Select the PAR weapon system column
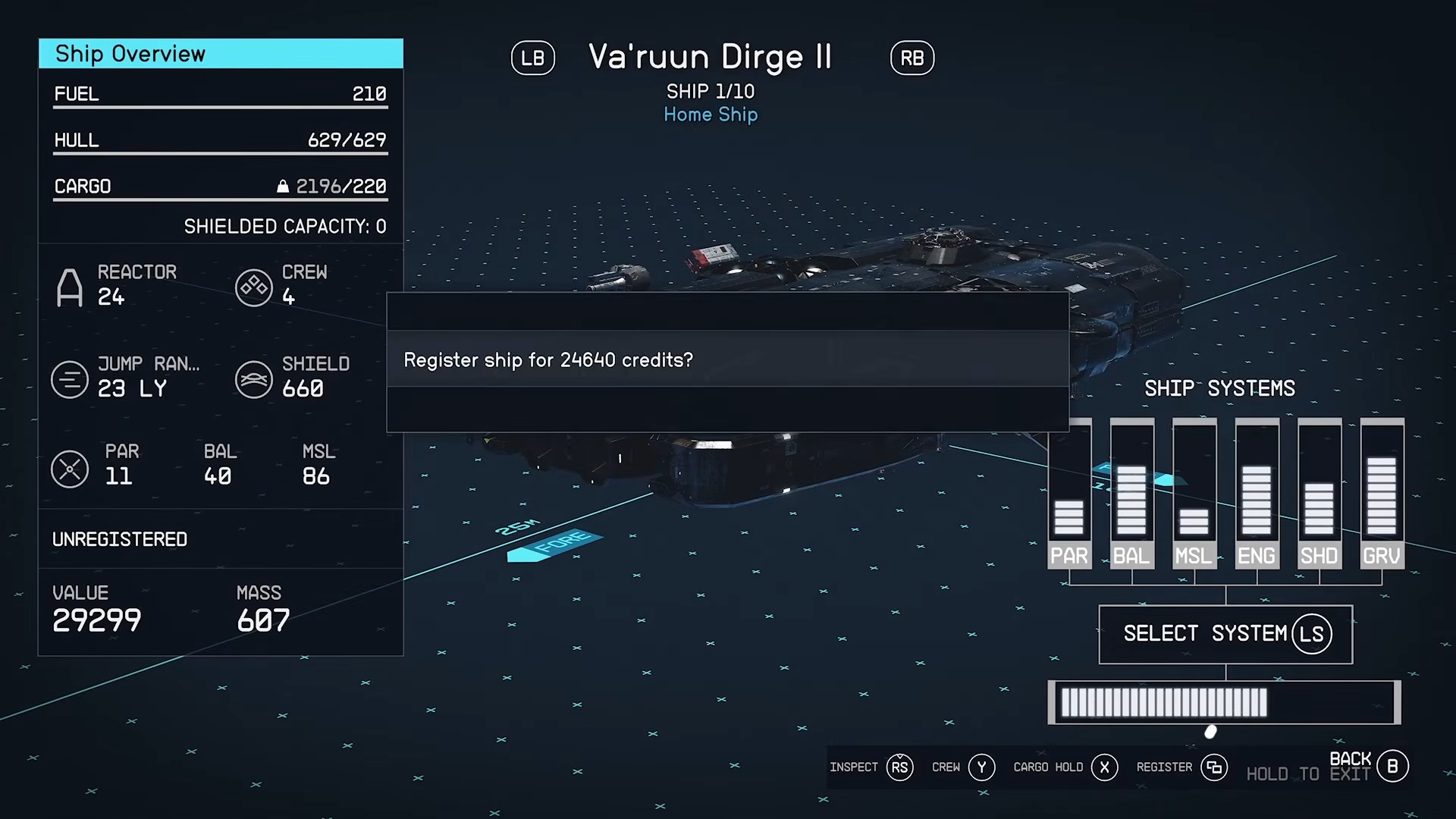This screenshot has width=1456, height=819. pos(1069,493)
